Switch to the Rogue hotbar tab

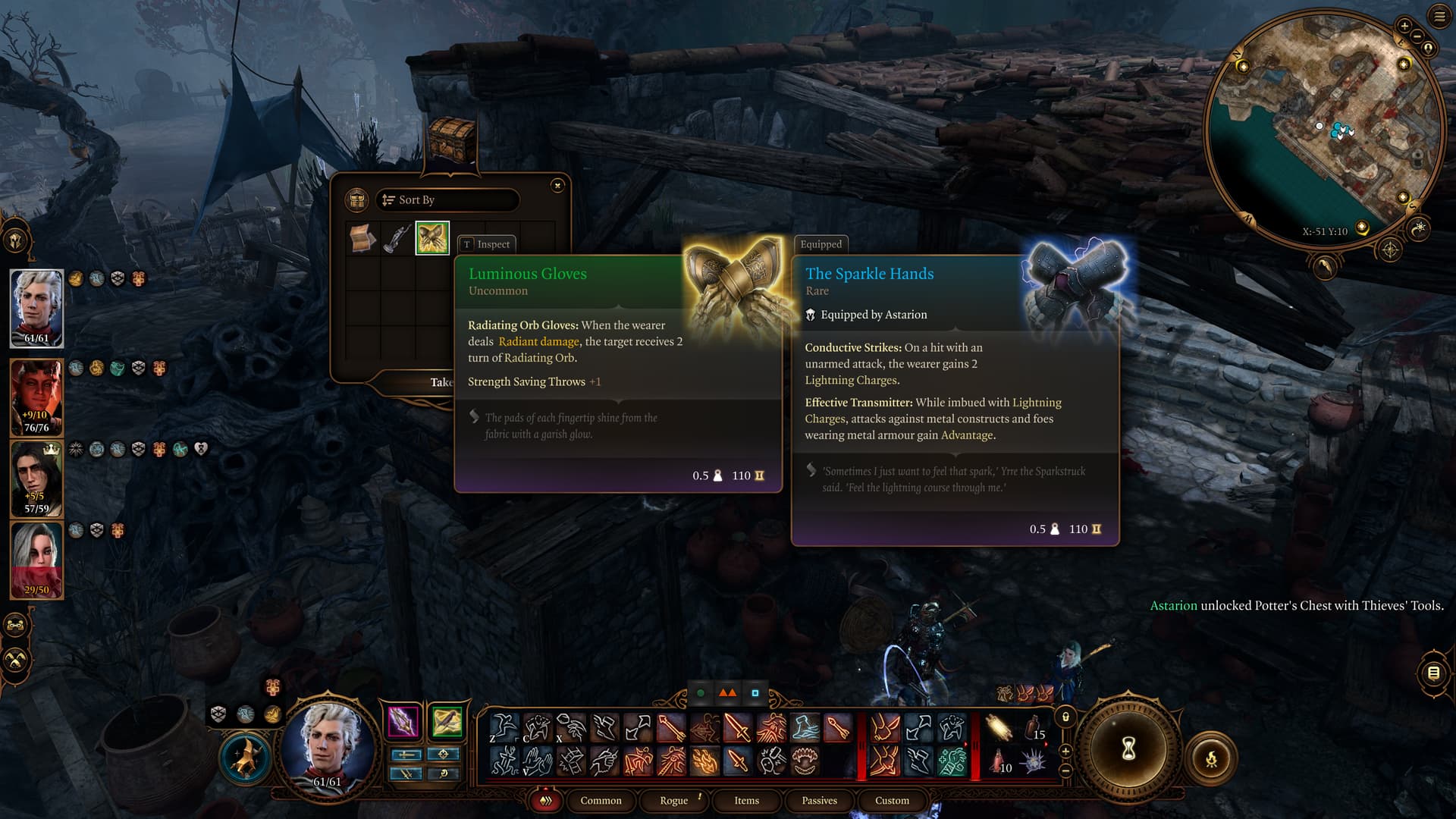point(673,801)
